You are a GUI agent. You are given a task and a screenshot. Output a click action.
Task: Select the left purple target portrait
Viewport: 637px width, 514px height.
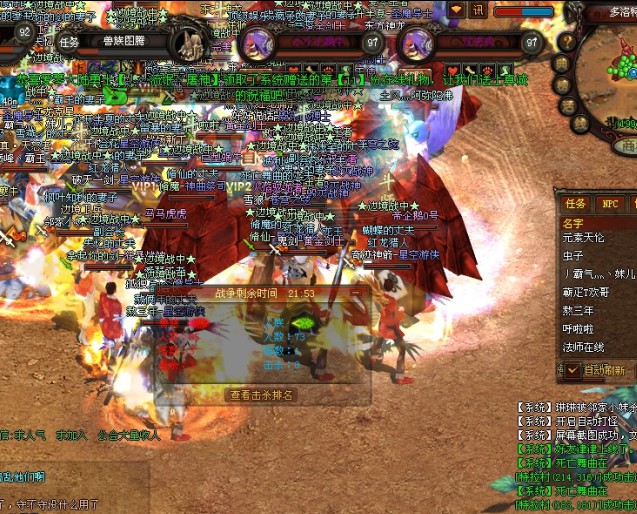256,43
